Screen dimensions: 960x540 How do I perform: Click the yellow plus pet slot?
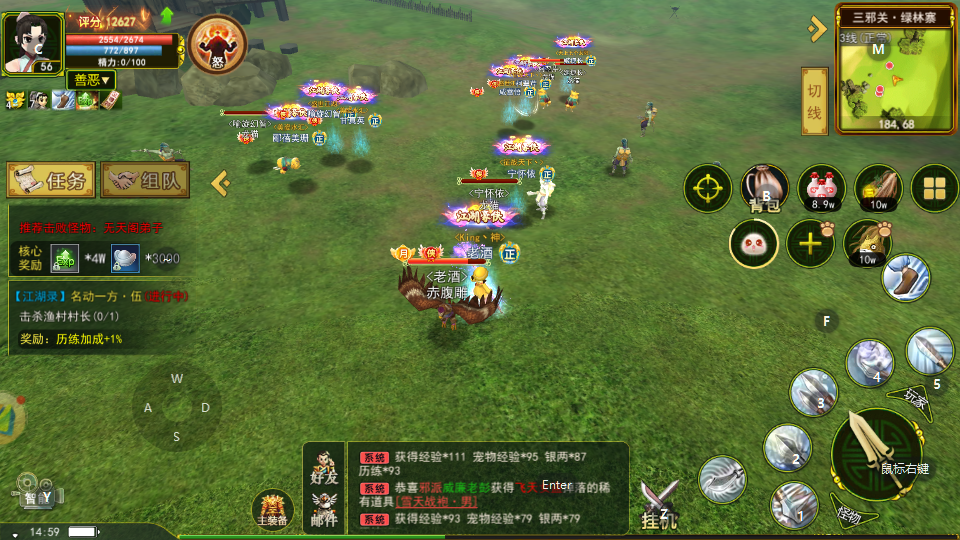810,243
